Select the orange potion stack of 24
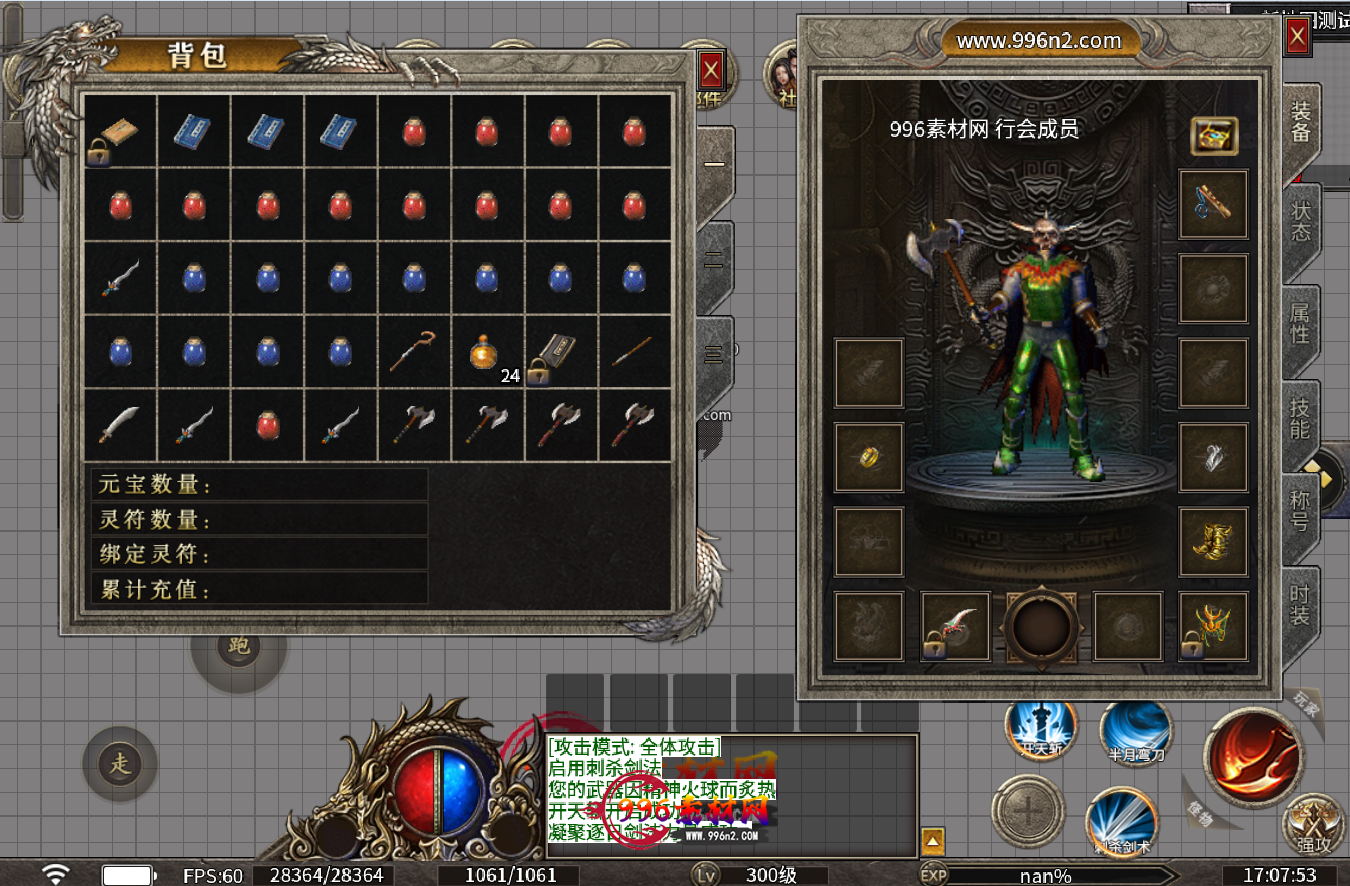 point(487,353)
